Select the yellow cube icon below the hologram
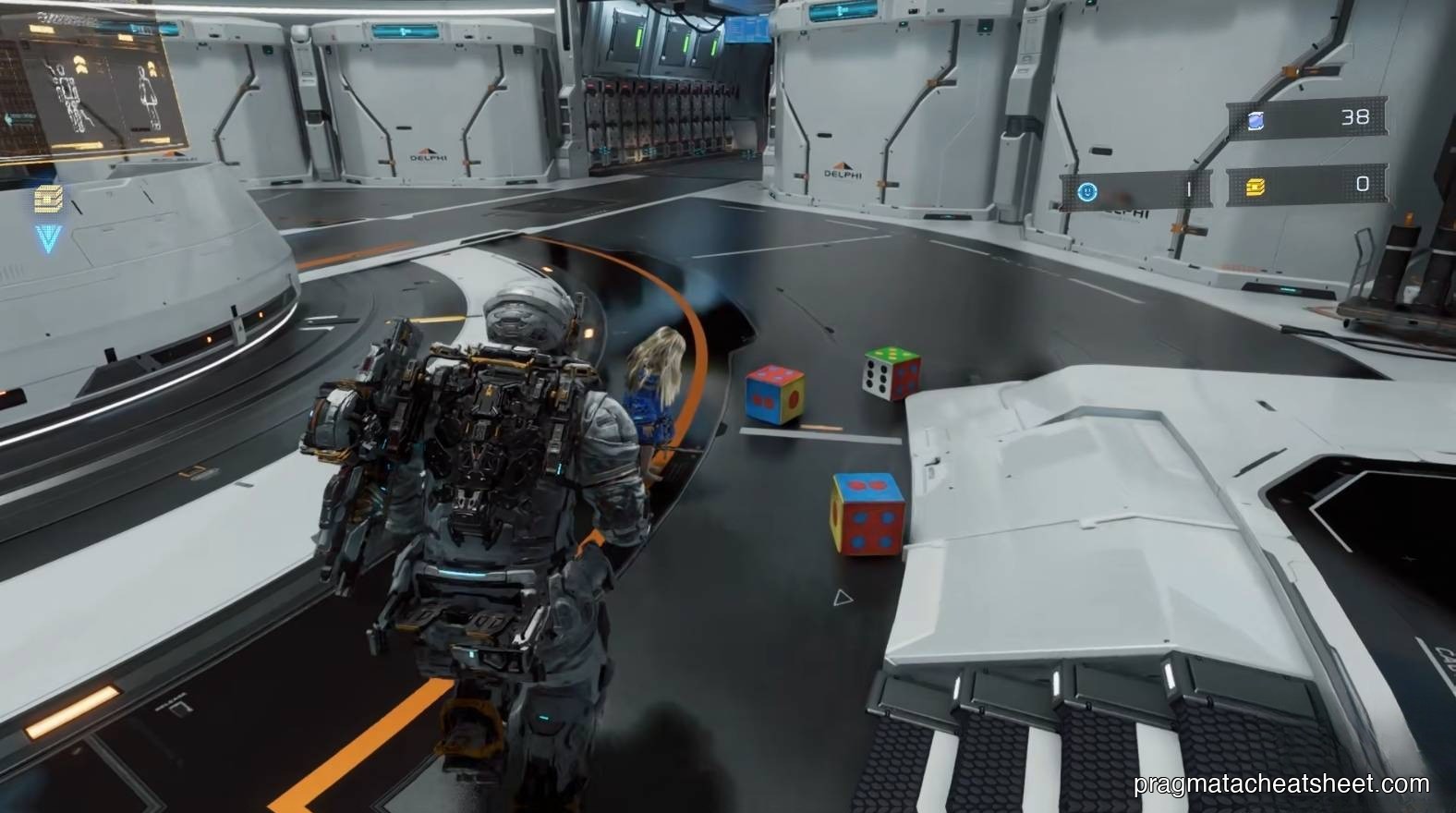1456x813 pixels. tap(47, 200)
